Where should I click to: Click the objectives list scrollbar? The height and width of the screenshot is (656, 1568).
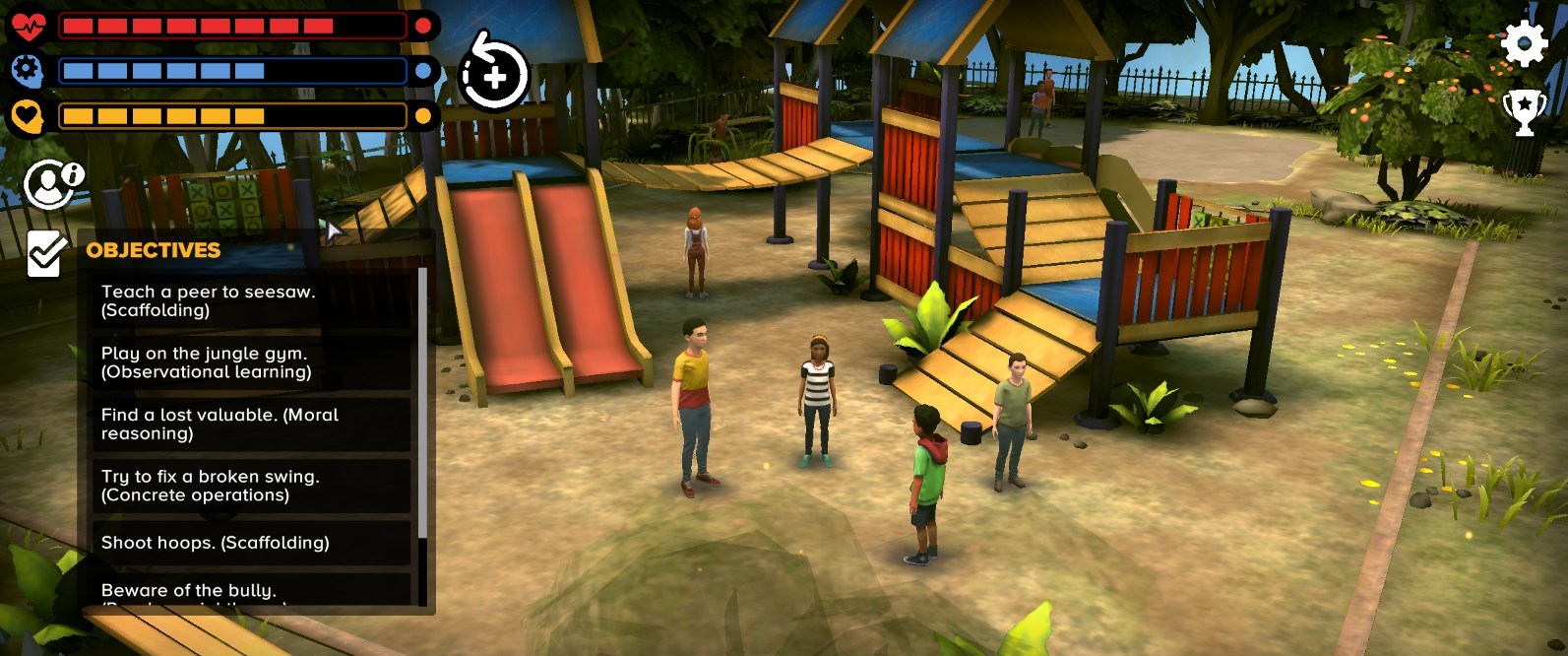(422, 404)
